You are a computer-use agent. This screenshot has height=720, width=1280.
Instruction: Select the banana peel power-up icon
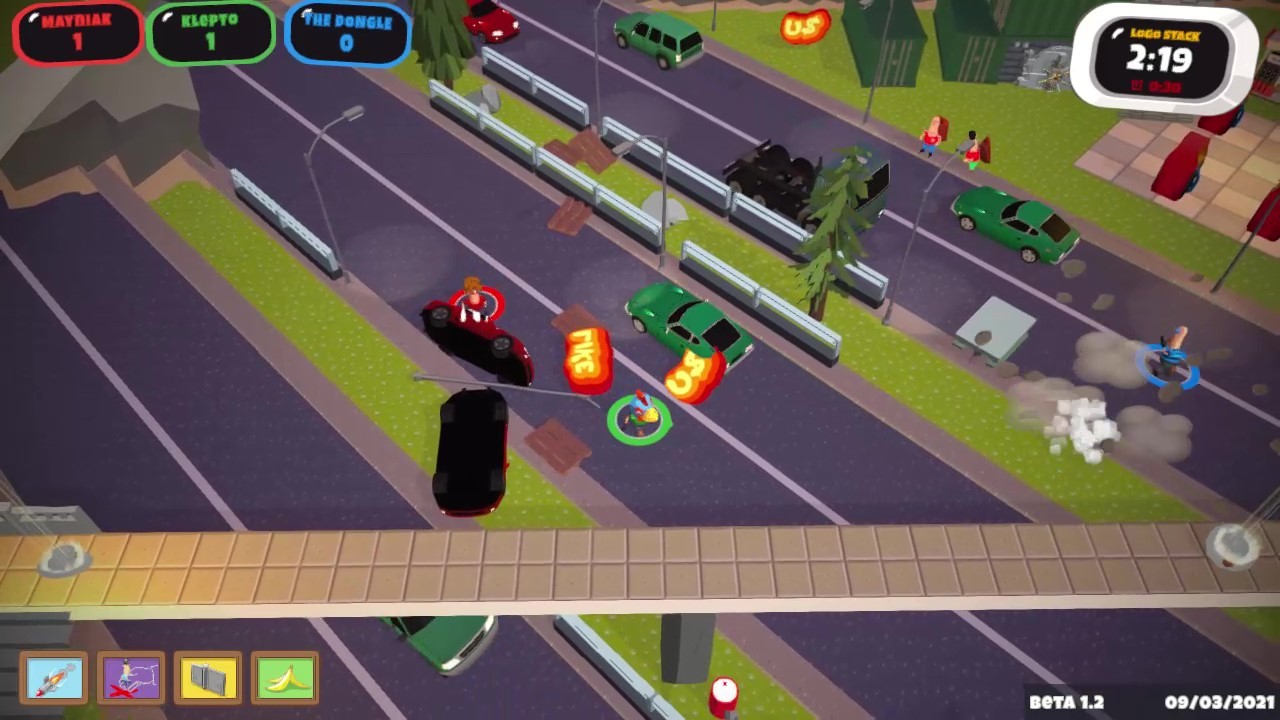tap(285, 678)
